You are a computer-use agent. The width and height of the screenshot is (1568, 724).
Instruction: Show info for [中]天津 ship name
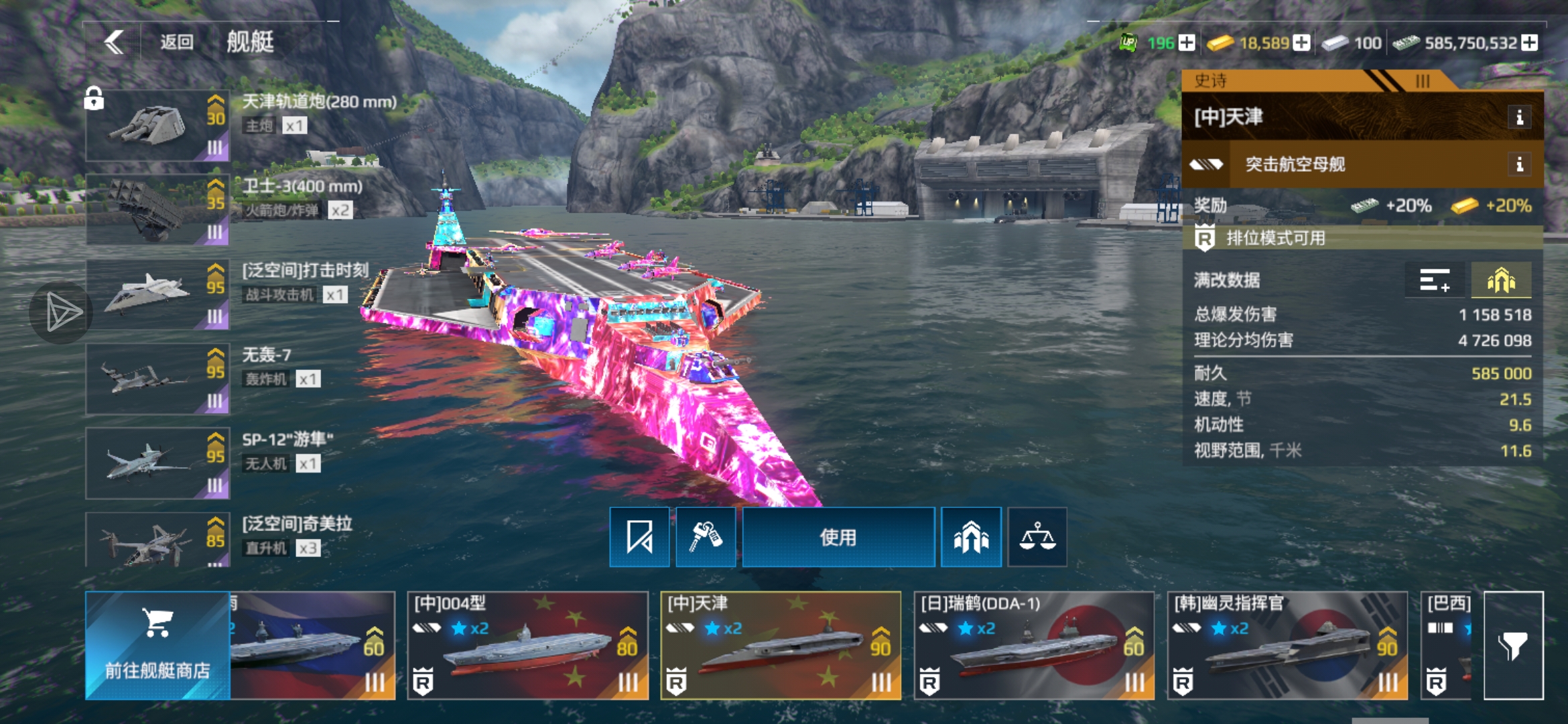(1519, 118)
